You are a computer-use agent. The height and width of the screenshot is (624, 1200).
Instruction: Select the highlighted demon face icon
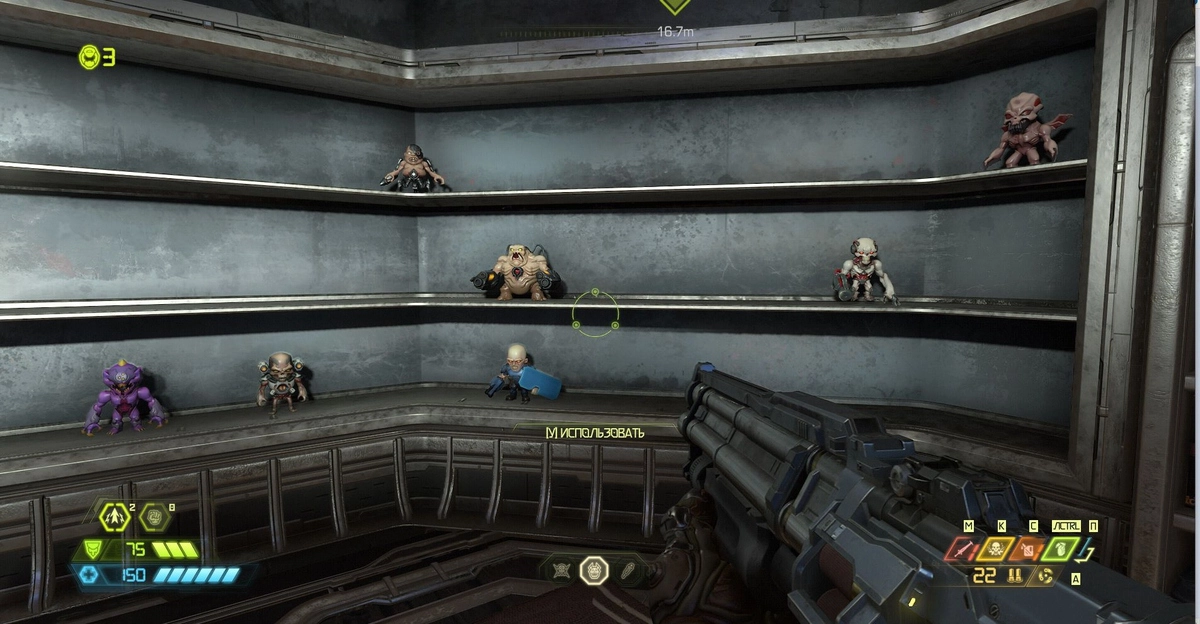click(x=594, y=570)
